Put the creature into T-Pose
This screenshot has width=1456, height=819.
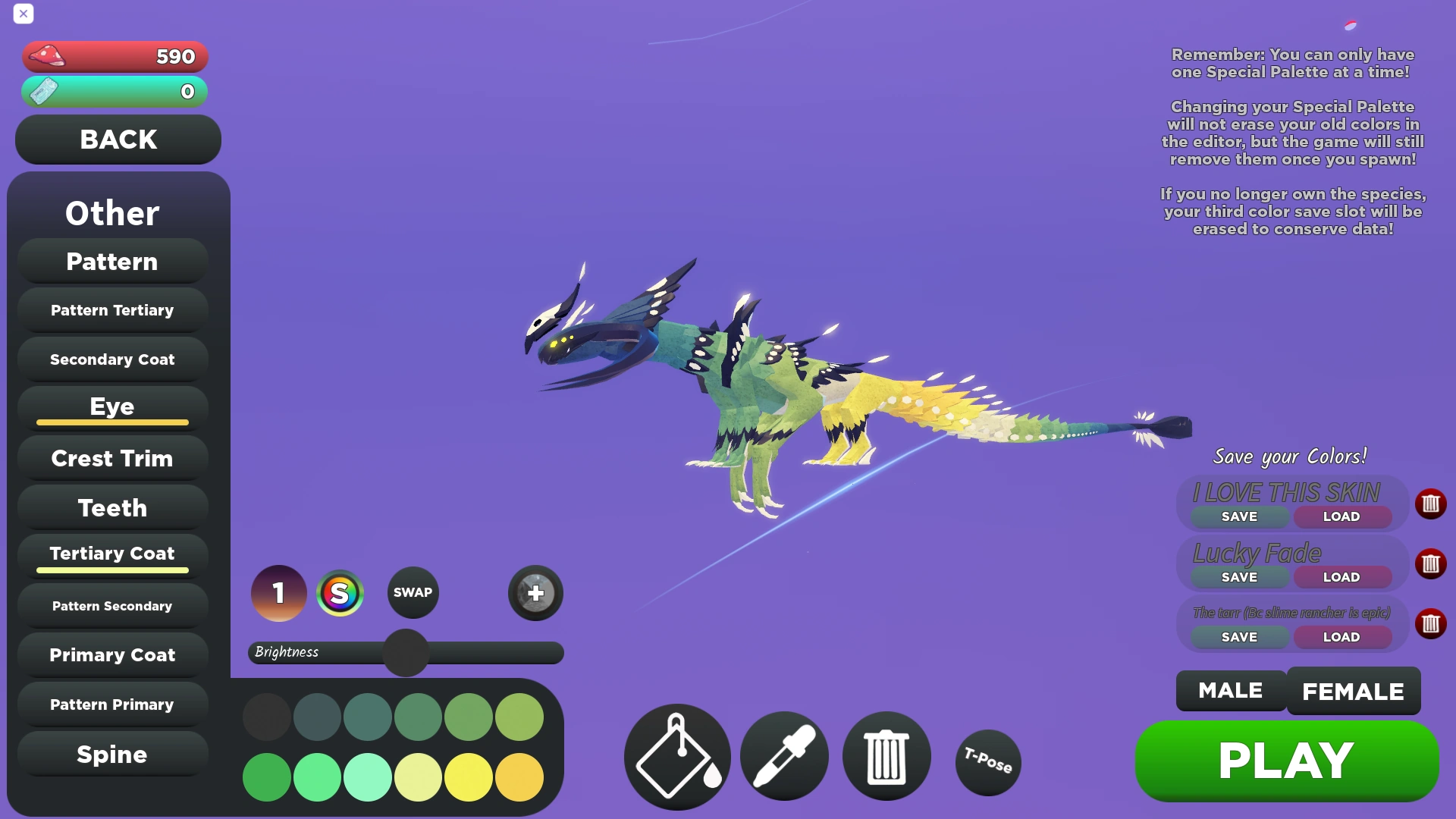point(987,762)
